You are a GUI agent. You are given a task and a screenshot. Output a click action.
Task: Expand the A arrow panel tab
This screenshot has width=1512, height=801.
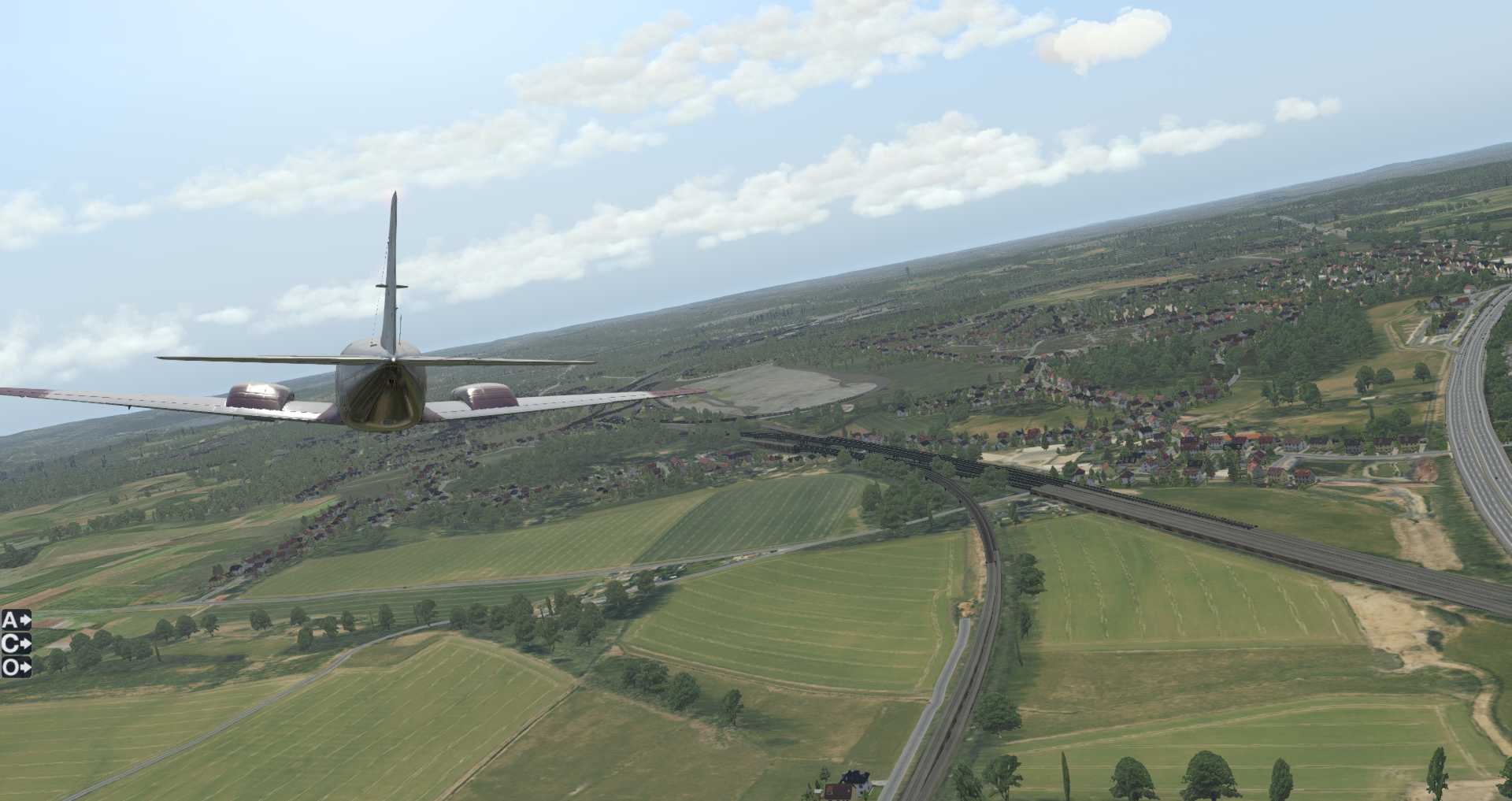click(16, 621)
